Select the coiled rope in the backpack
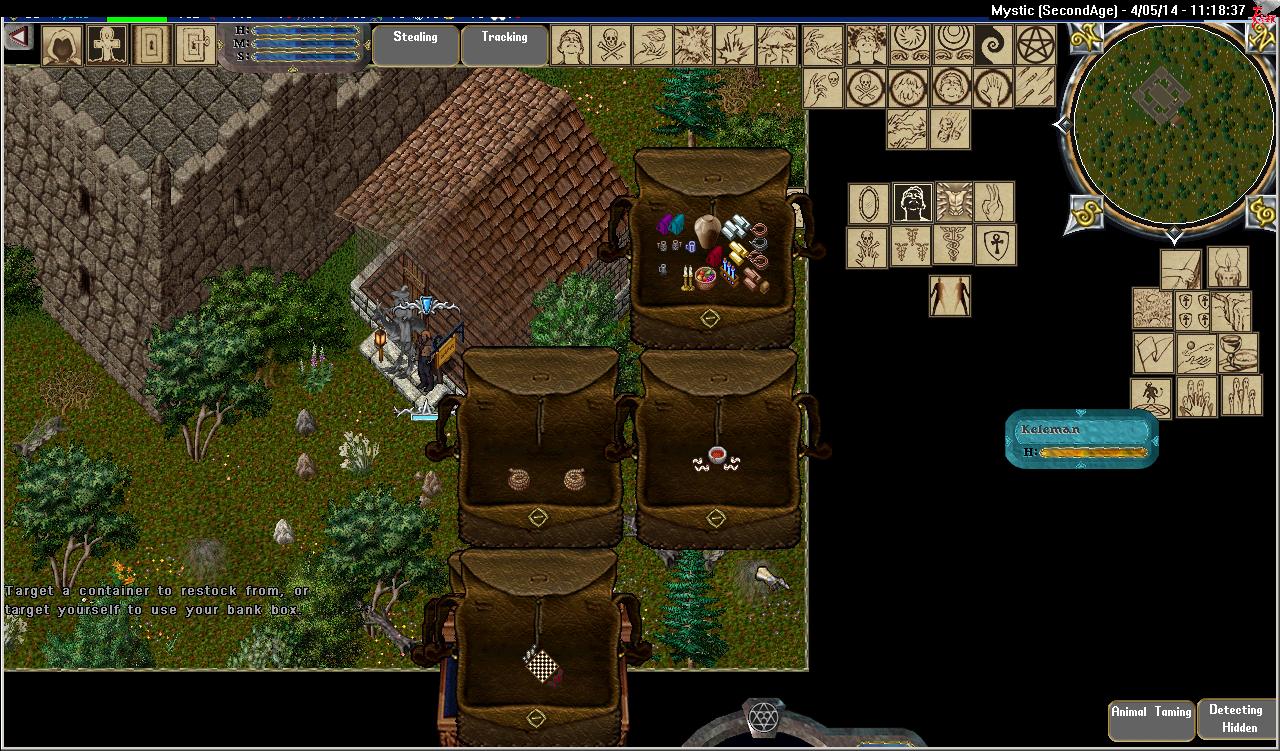Screen dimensions: 1280x751 (x=519, y=479)
